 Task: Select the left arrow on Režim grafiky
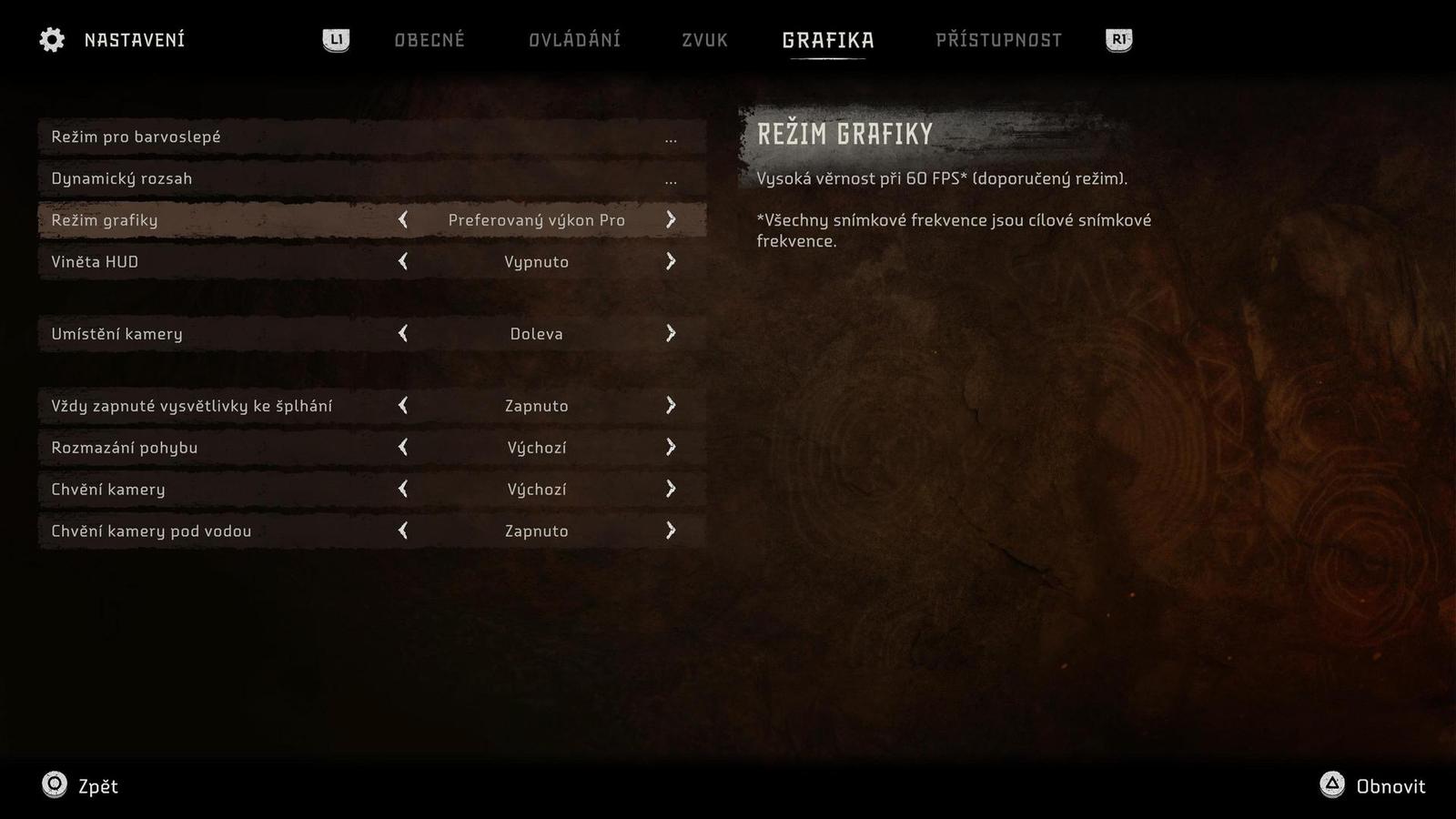point(403,219)
